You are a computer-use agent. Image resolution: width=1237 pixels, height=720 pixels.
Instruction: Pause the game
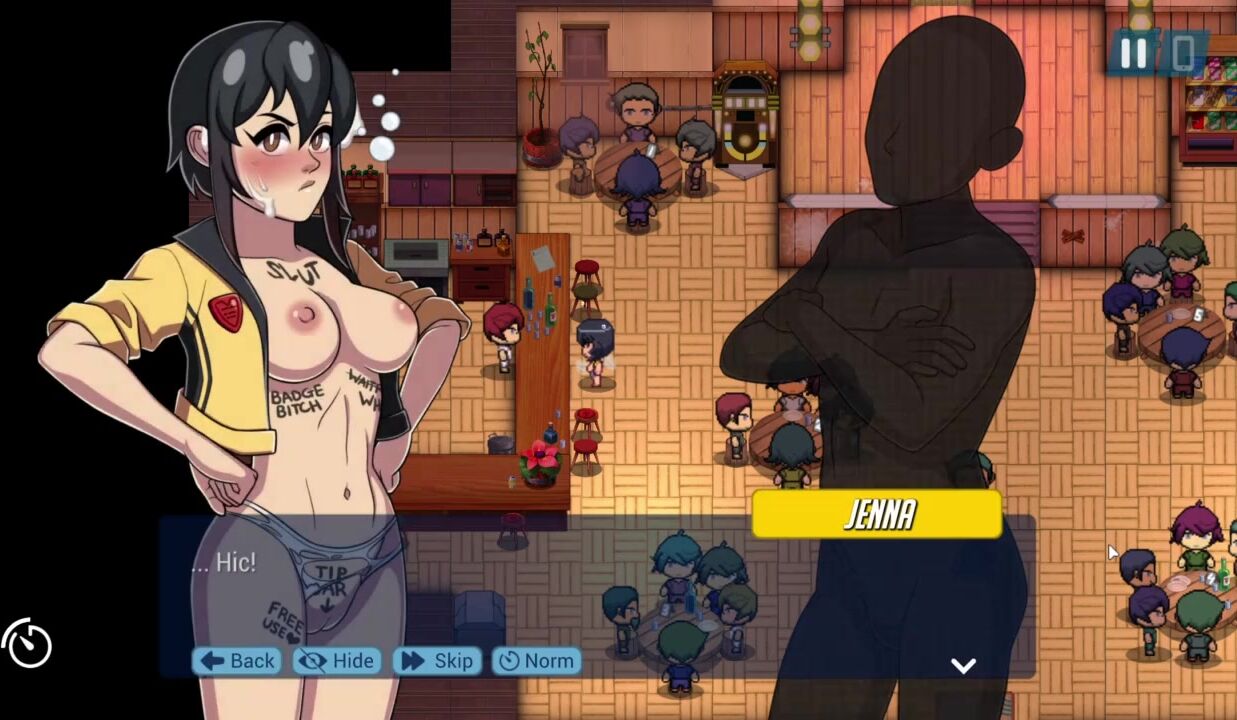point(1133,53)
